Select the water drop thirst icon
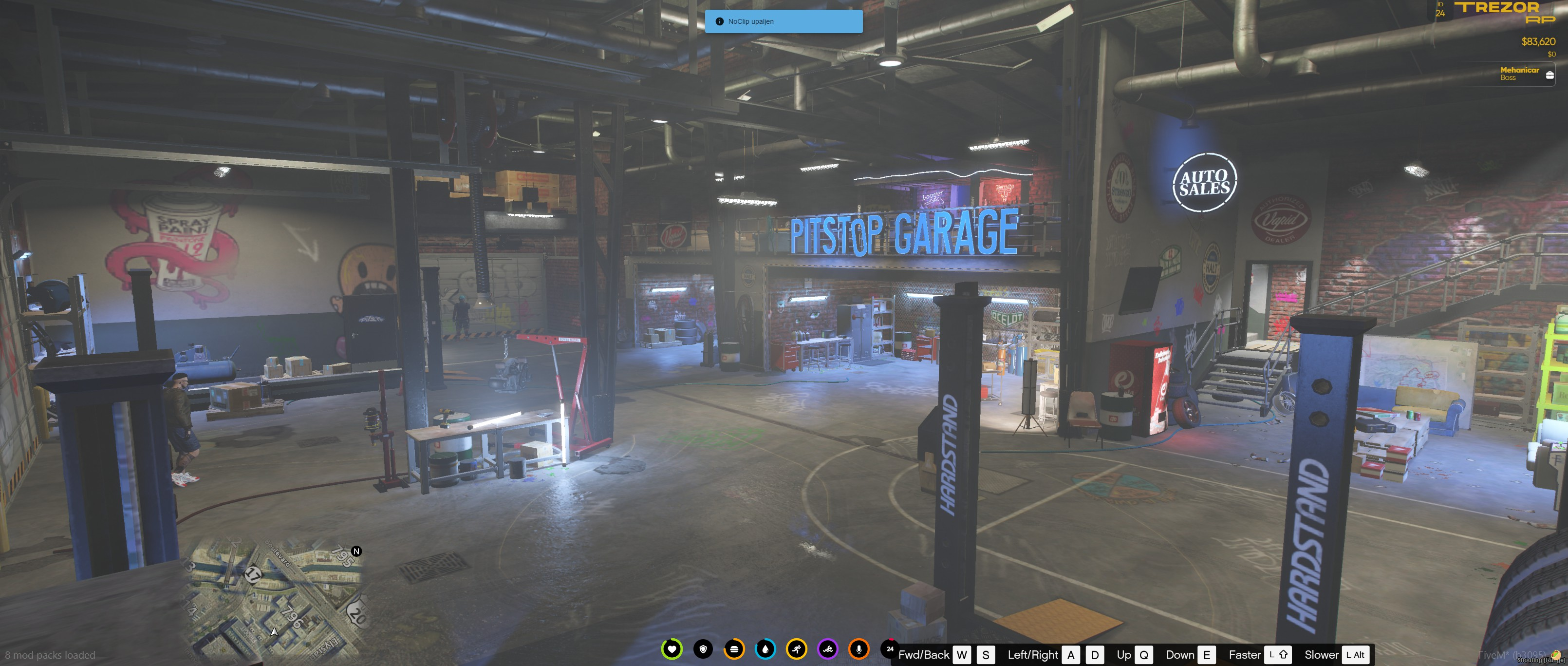 coord(765,649)
